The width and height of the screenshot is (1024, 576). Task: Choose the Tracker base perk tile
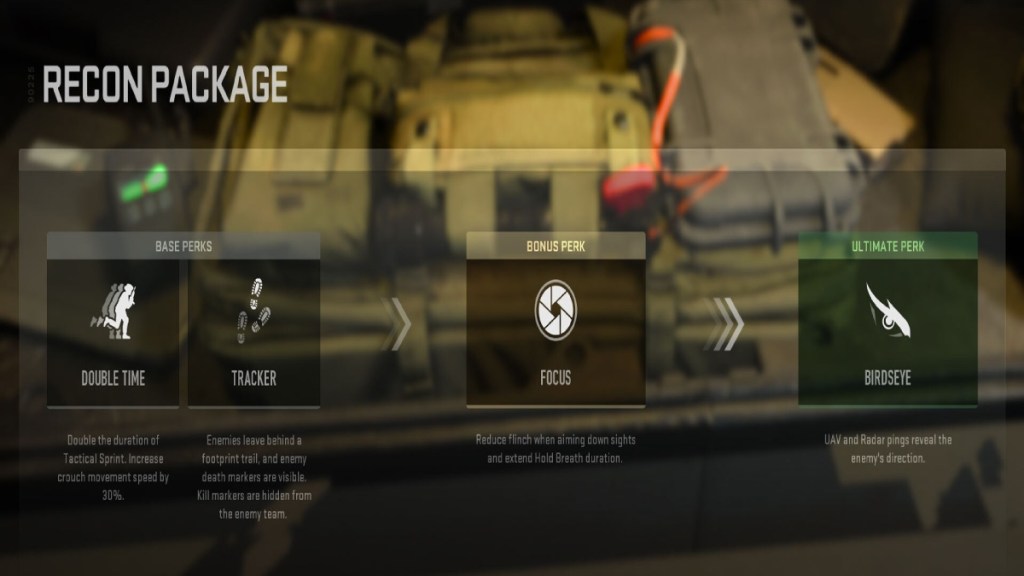(253, 332)
